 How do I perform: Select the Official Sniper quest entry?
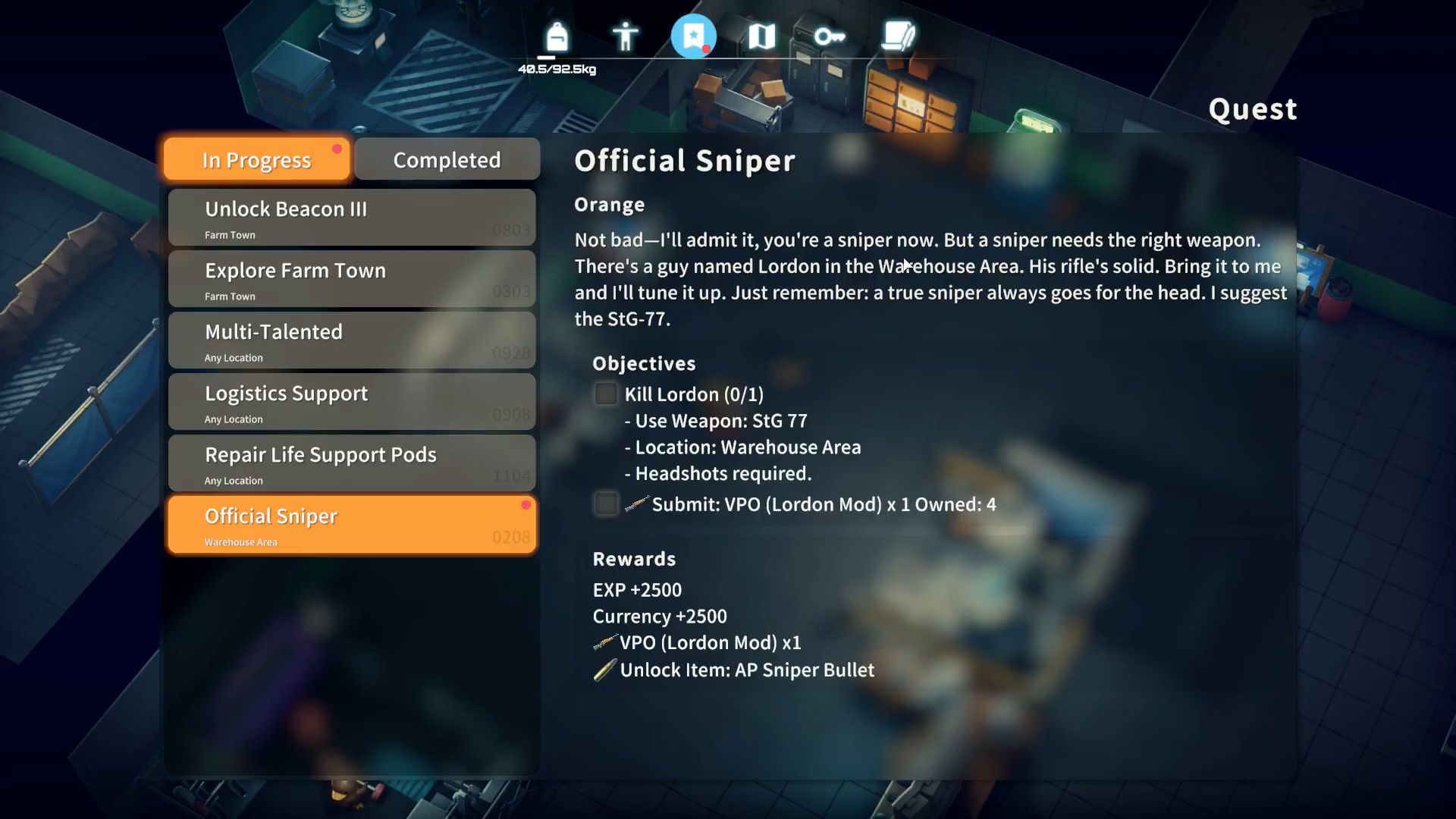351,524
